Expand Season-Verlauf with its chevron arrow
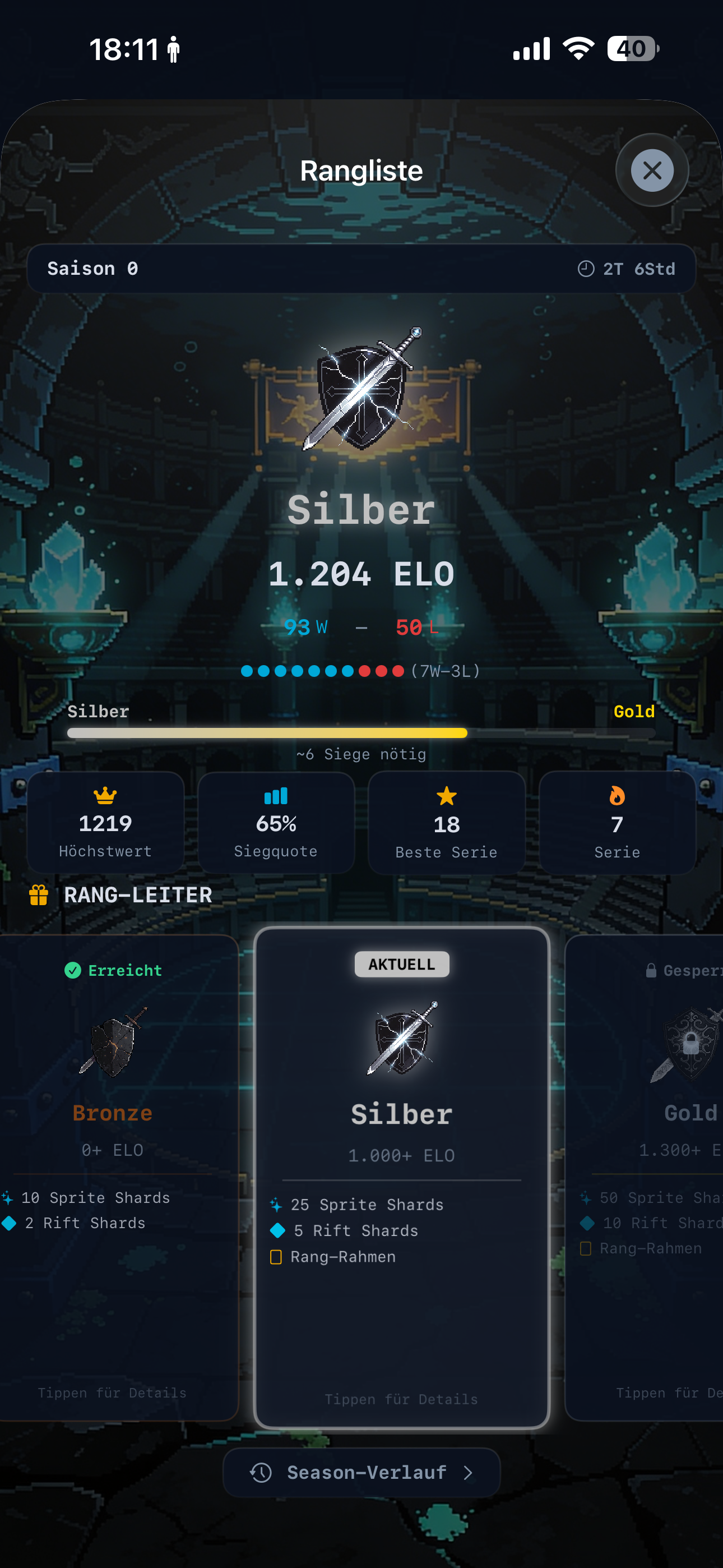723x1568 pixels. [468, 1473]
